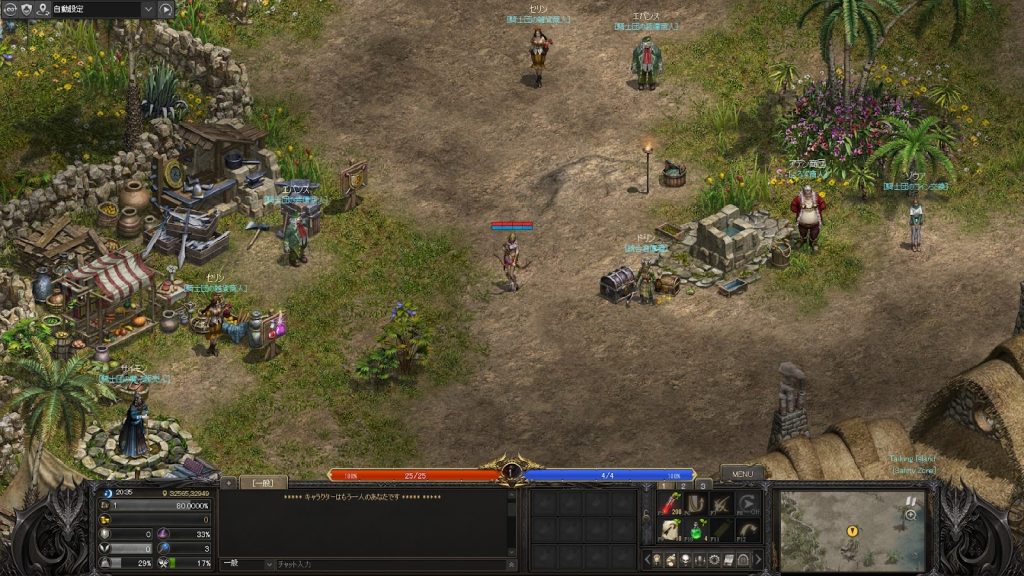The image size is (1024, 576).
Task: Click the minimap's zoom magnifier button
Action: point(910,514)
